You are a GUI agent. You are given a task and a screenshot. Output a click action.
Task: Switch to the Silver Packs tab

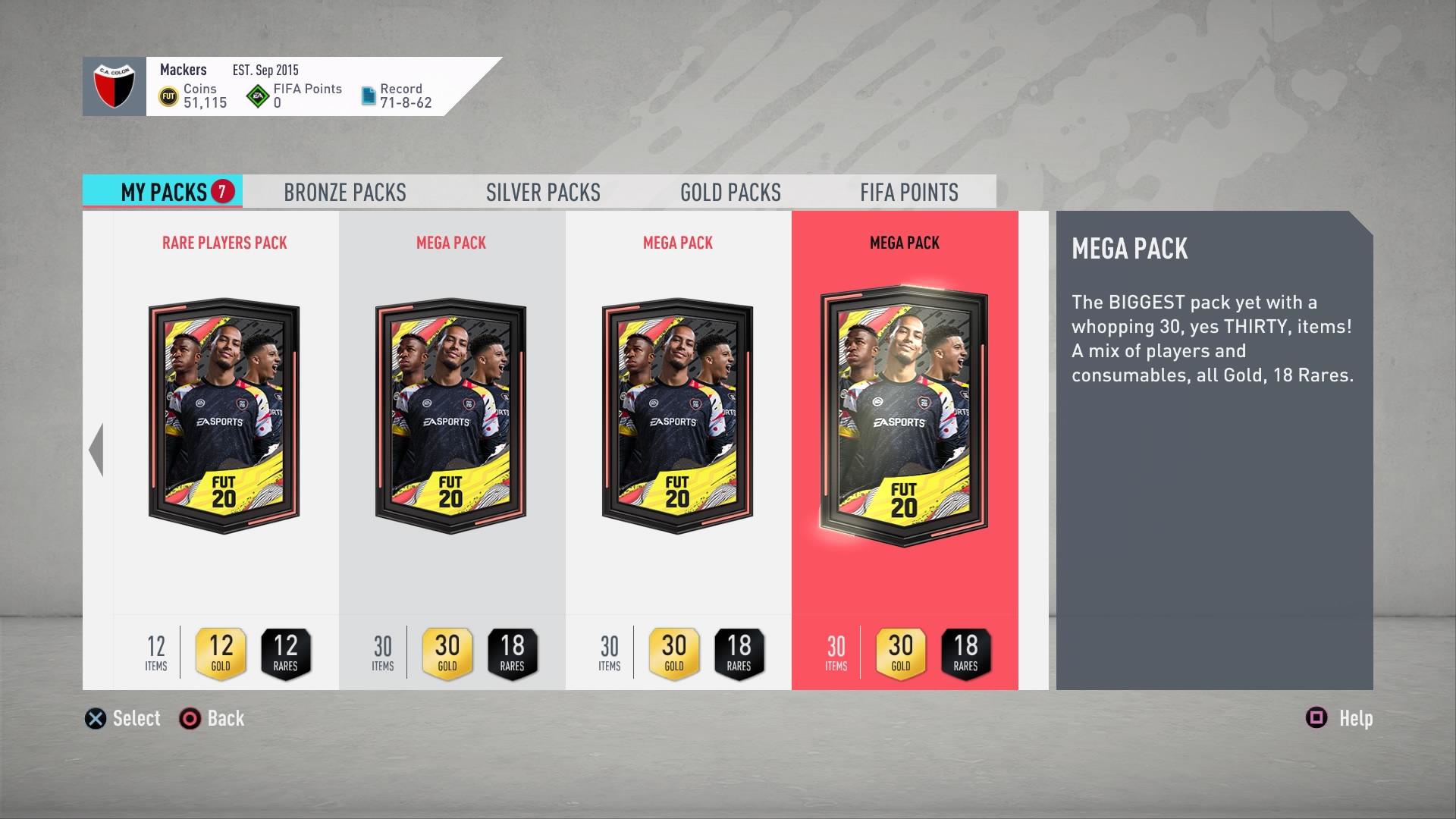(543, 193)
